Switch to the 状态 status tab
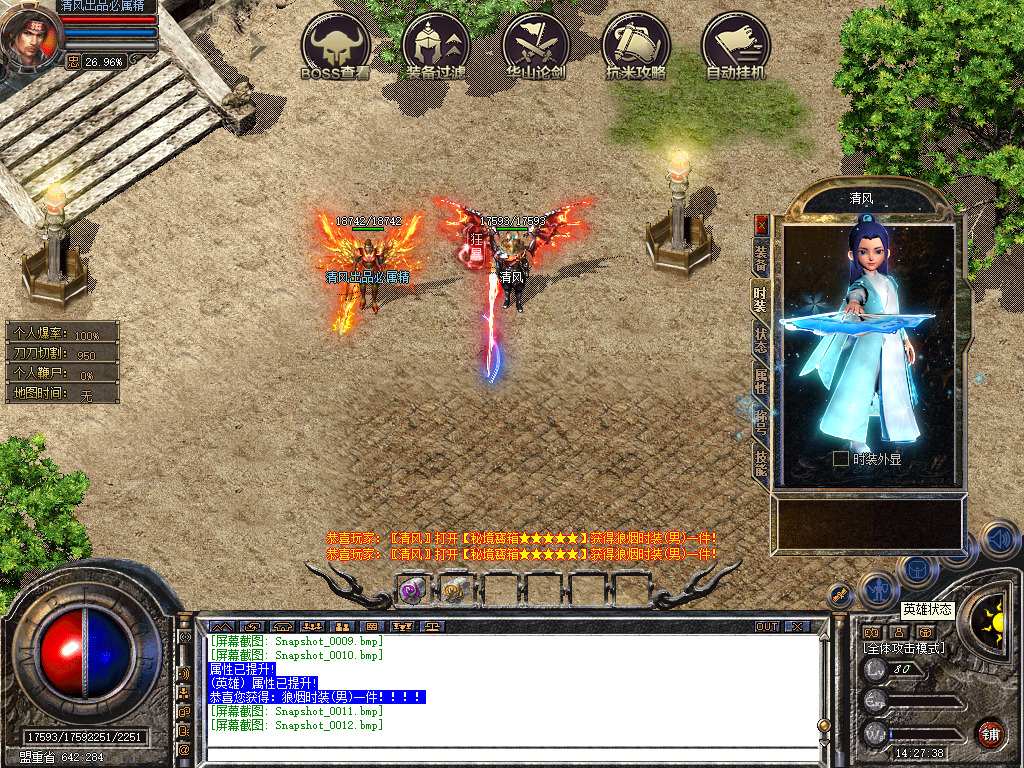 761,338
